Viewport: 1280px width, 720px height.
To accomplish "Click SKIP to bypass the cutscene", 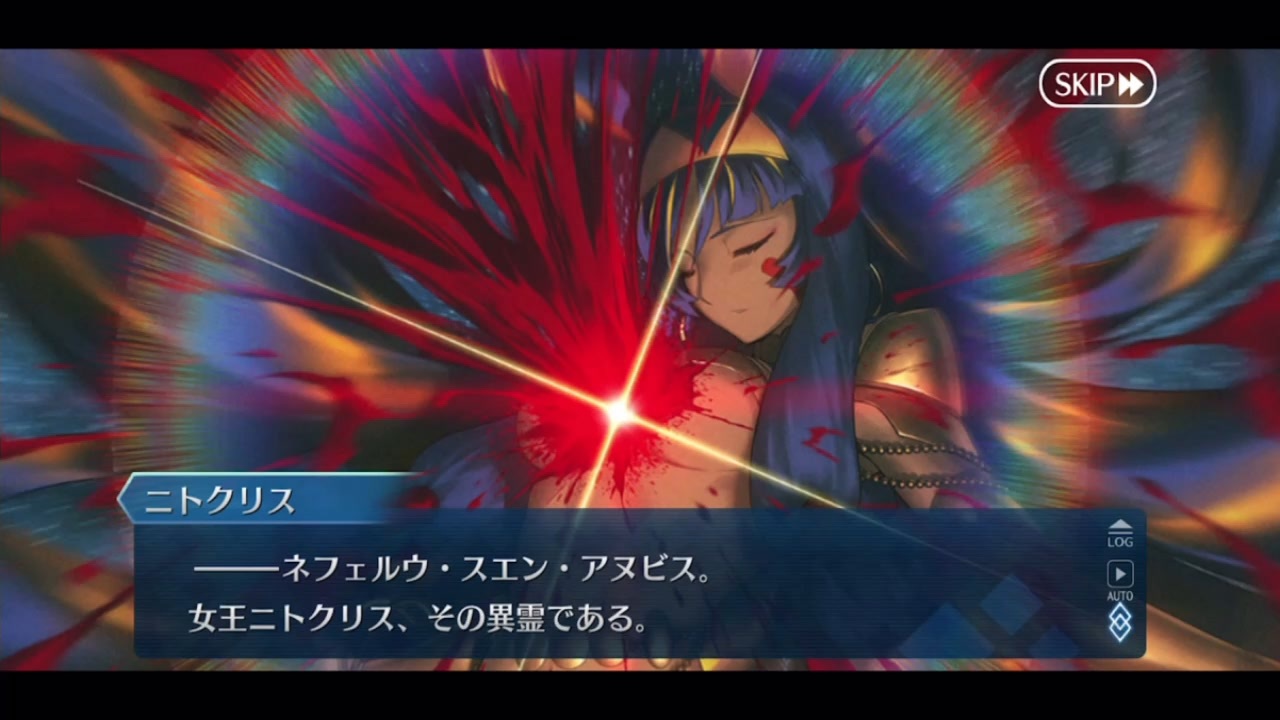I will tap(1096, 84).
